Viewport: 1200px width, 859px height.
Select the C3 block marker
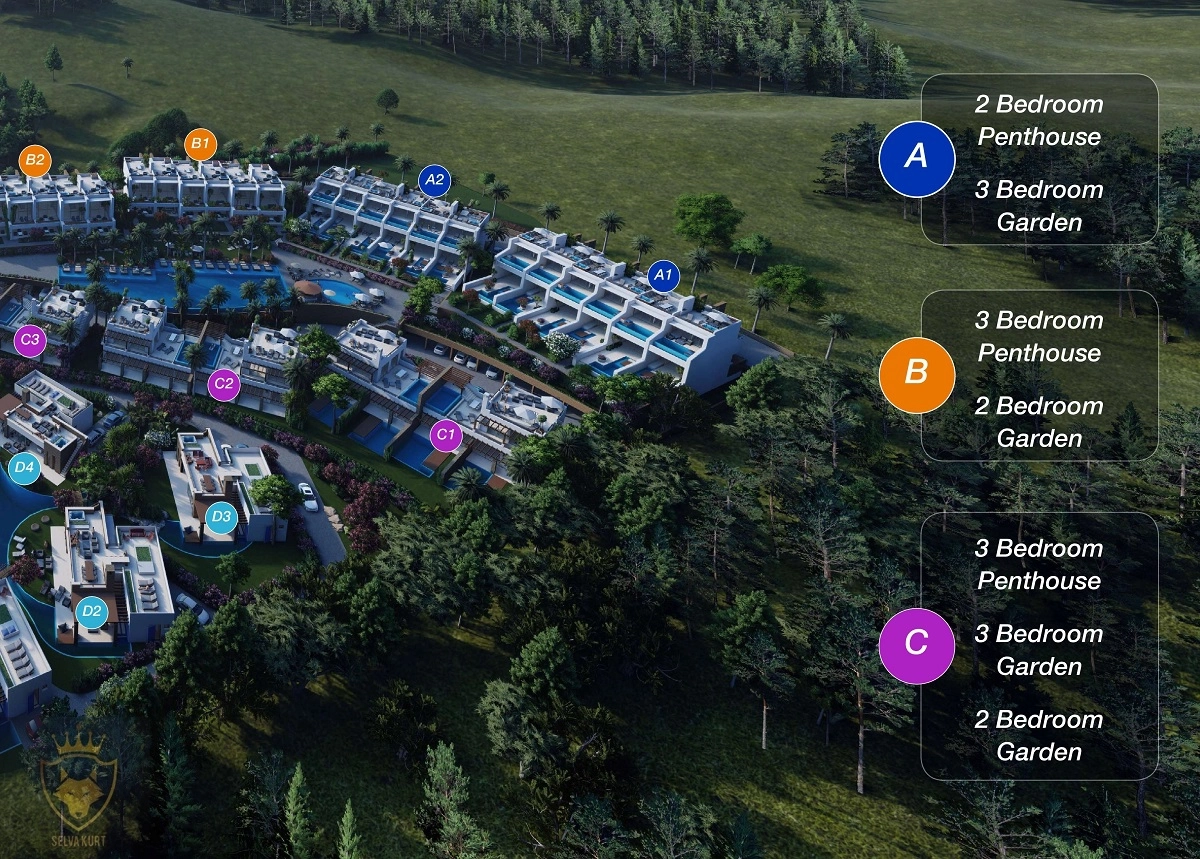coord(30,340)
